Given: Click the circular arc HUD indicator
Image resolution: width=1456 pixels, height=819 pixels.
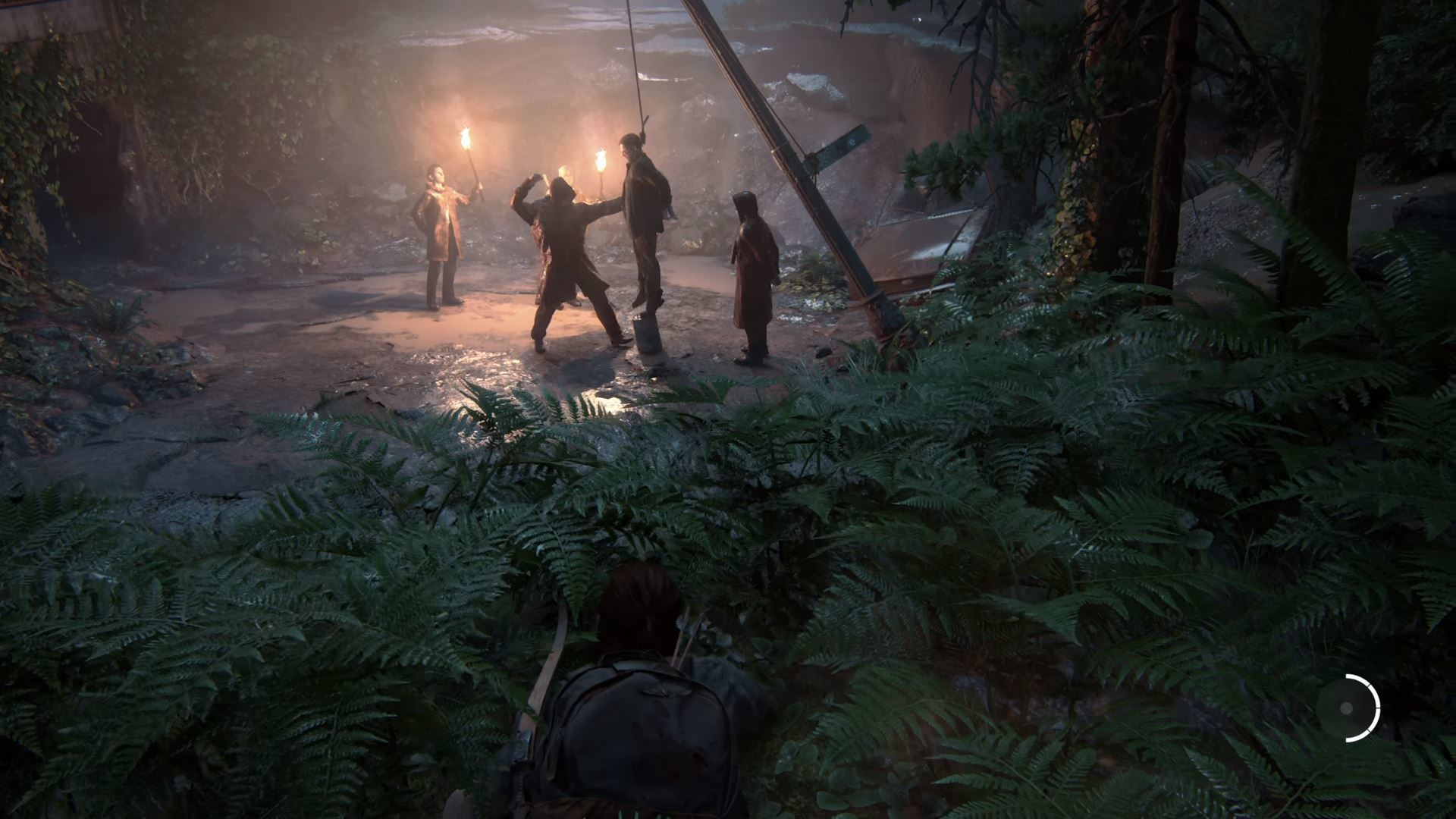Looking at the screenshot, I should 1348,708.
